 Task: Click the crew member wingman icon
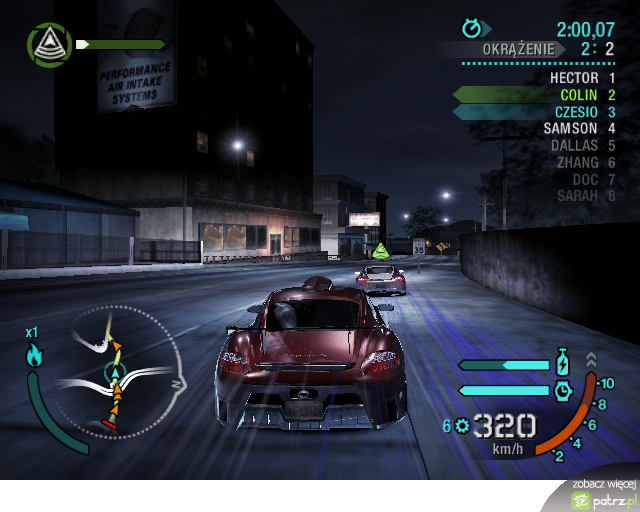tap(46, 44)
